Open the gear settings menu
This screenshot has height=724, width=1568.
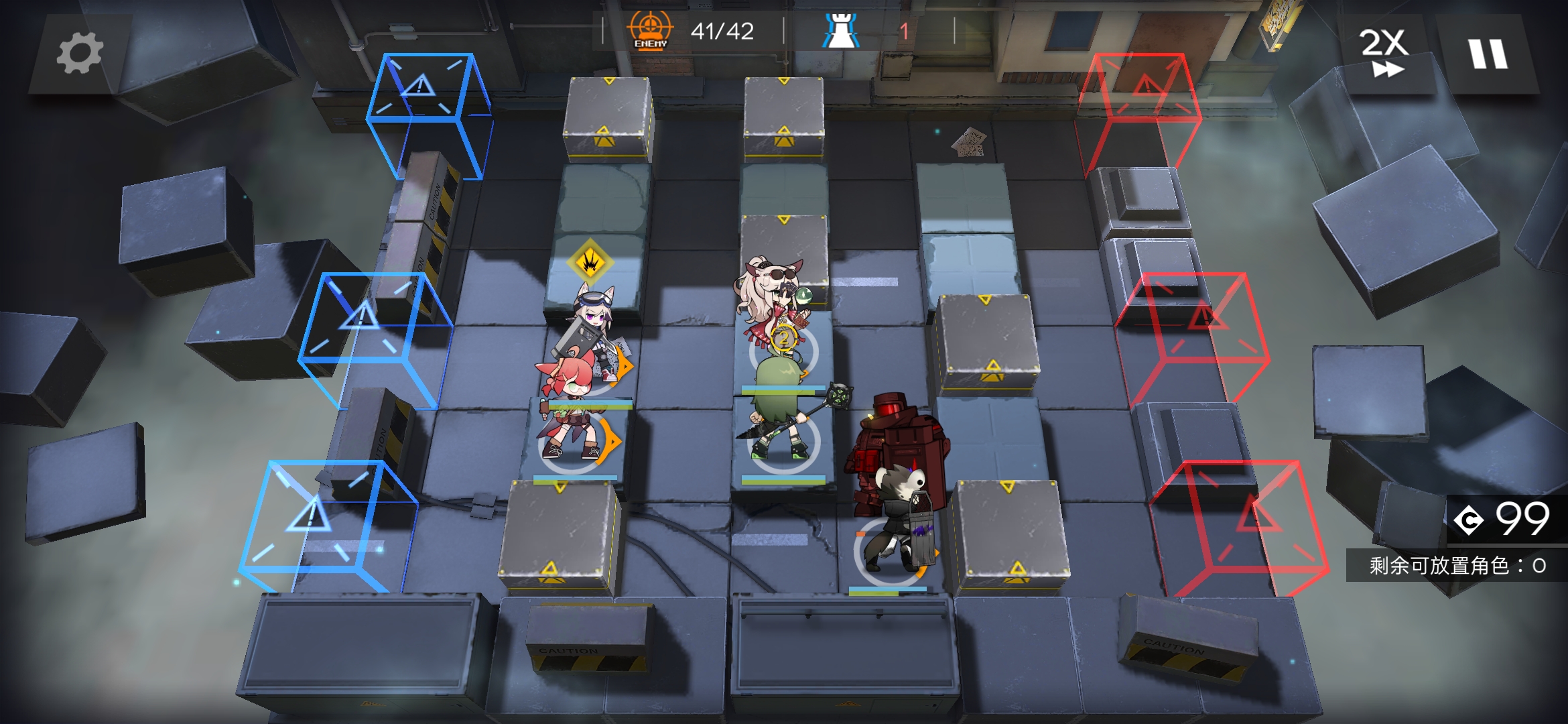tap(80, 53)
